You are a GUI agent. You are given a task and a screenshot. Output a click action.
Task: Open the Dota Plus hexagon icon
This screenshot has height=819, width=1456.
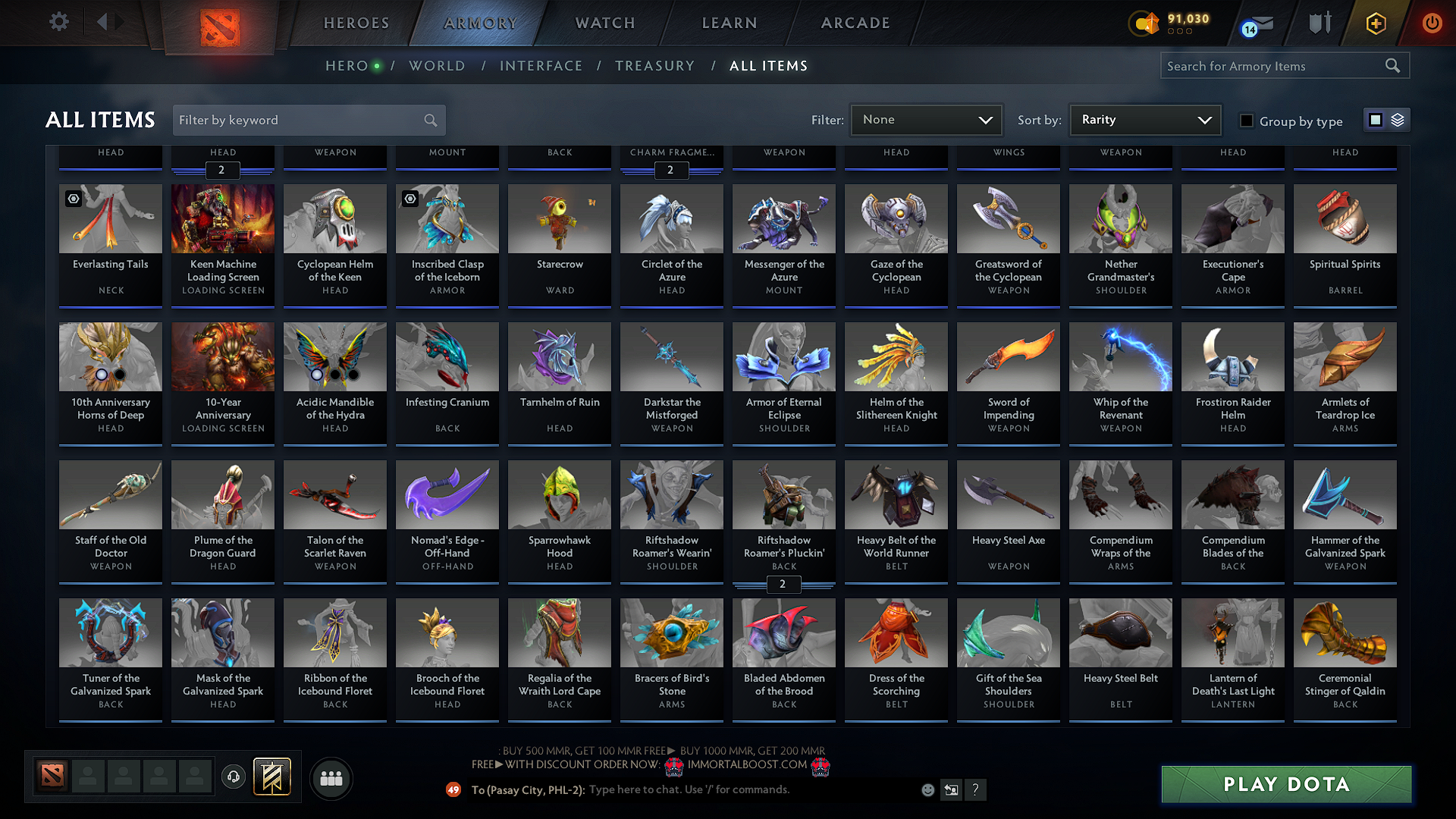coord(1375,23)
